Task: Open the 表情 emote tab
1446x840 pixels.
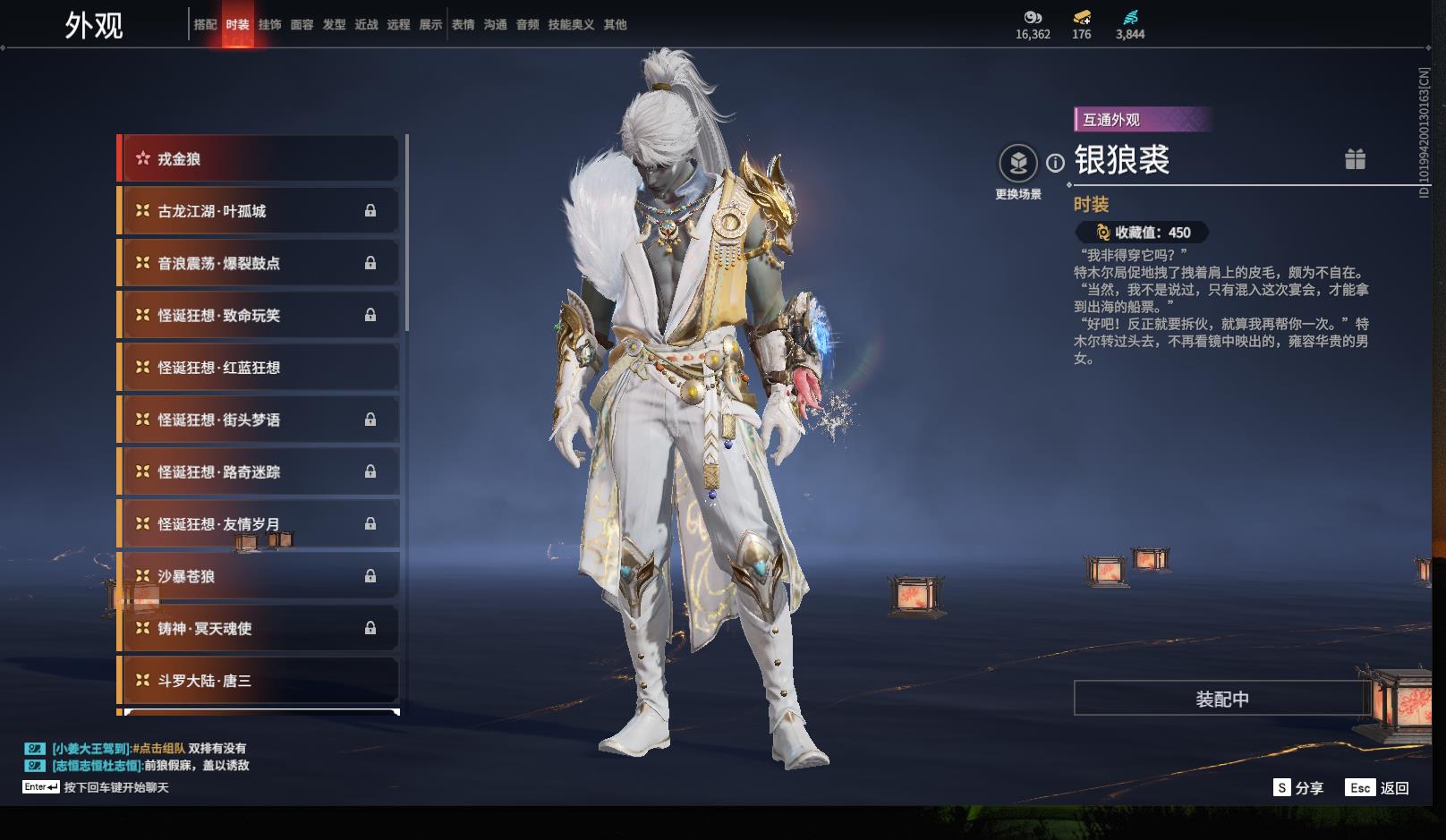Action: [463, 25]
